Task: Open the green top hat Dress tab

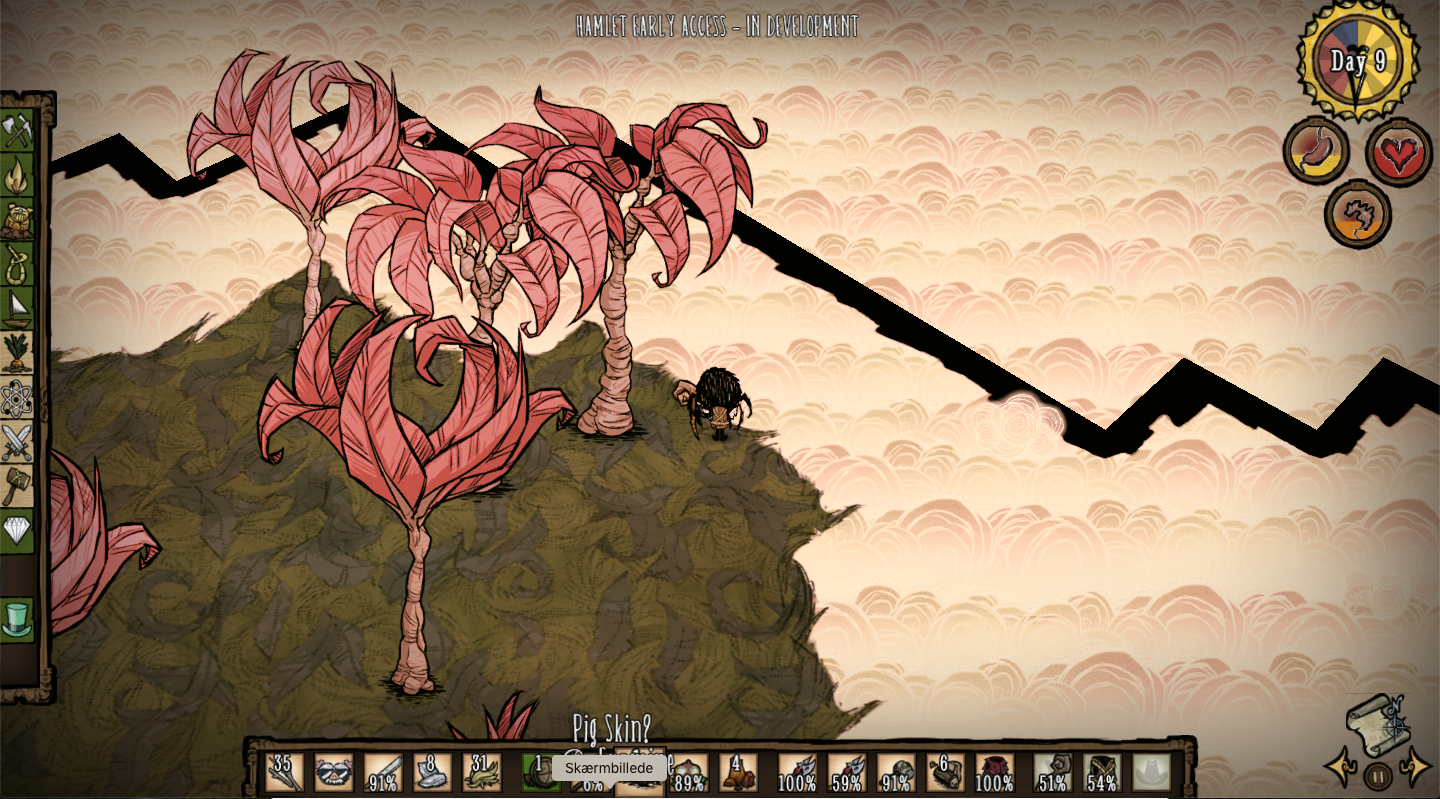Action: coord(17,618)
